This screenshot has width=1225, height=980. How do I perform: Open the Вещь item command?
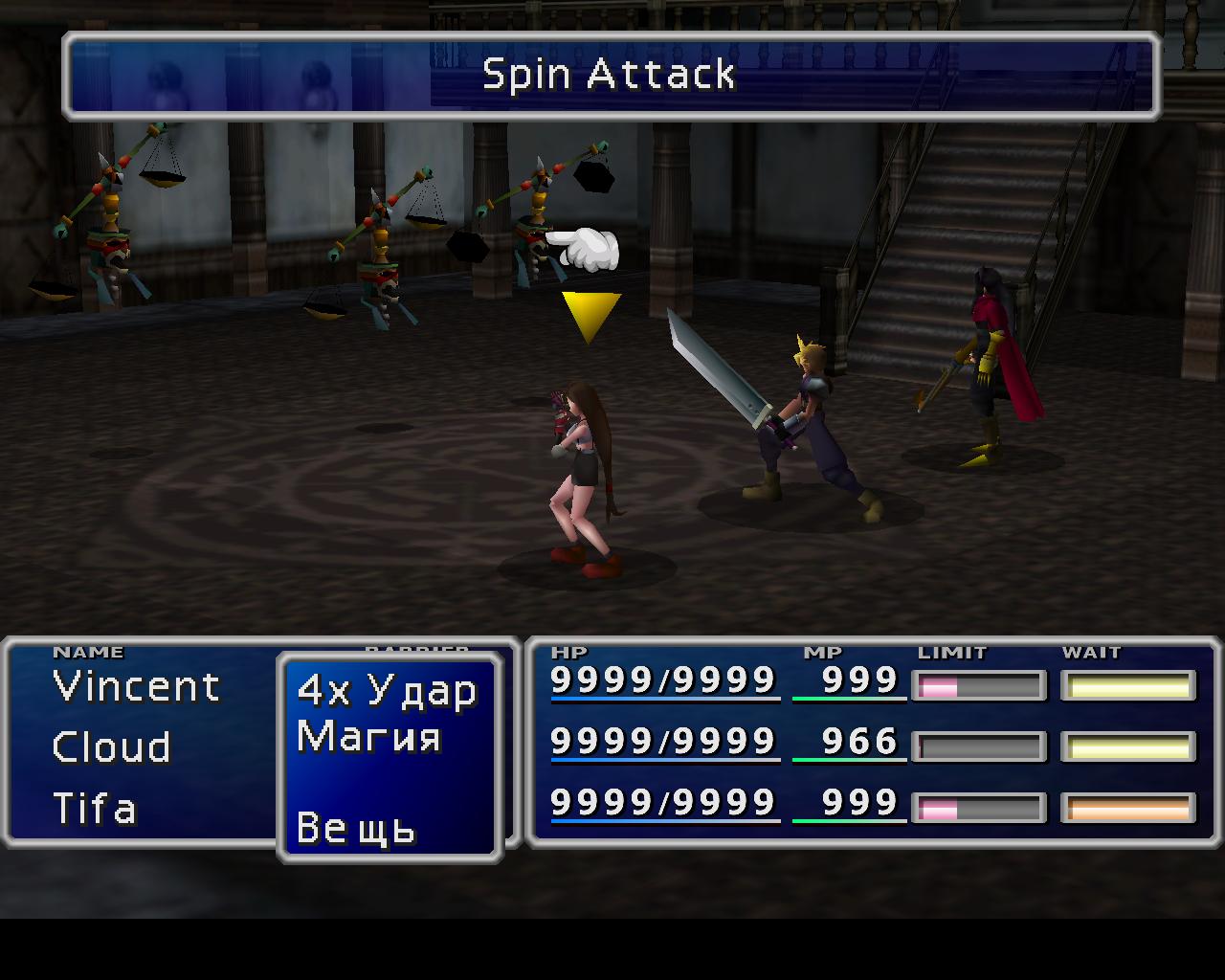click(x=356, y=828)
